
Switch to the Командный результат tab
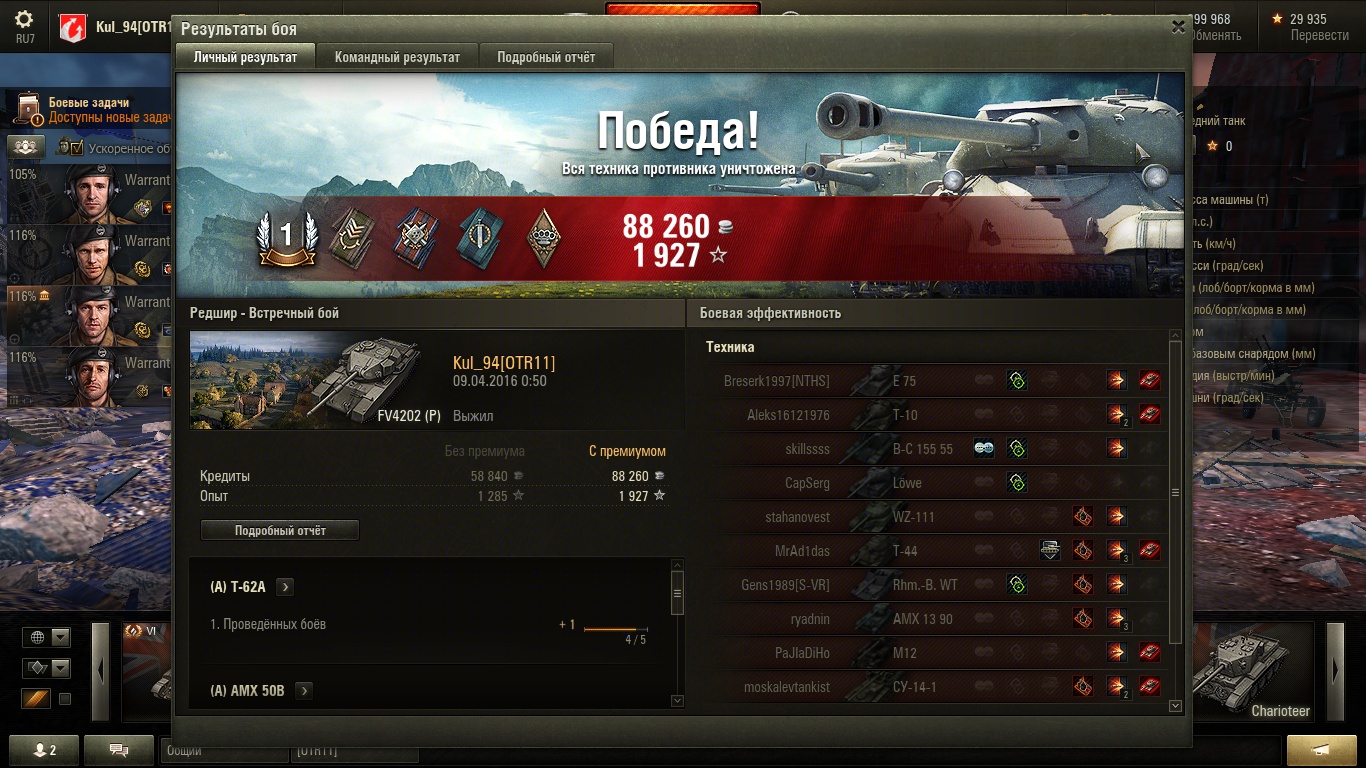pyautogui.click(x=397, y=57)
